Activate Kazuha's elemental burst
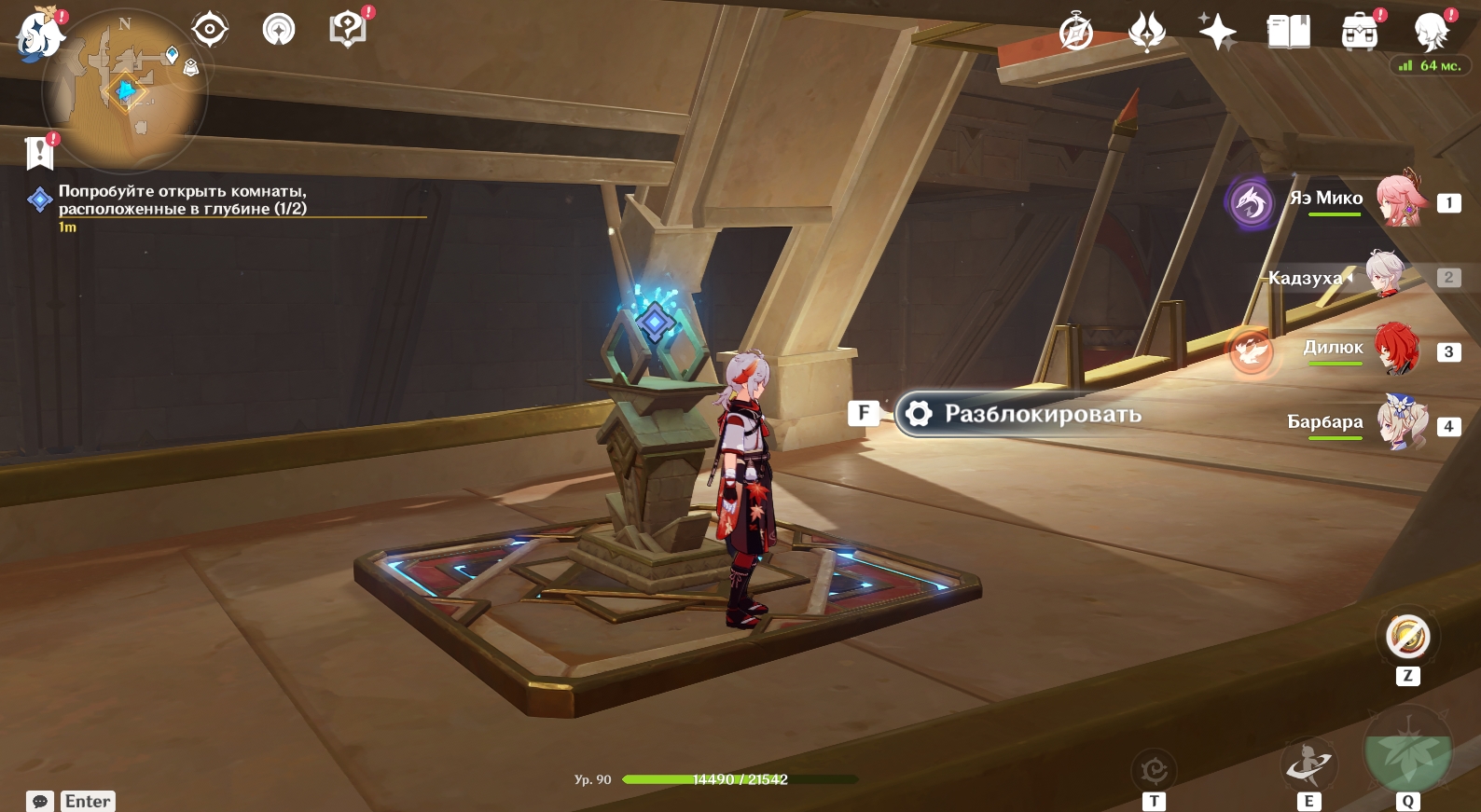Screen dimensions: 1481x812 [x=1407, y=750]
